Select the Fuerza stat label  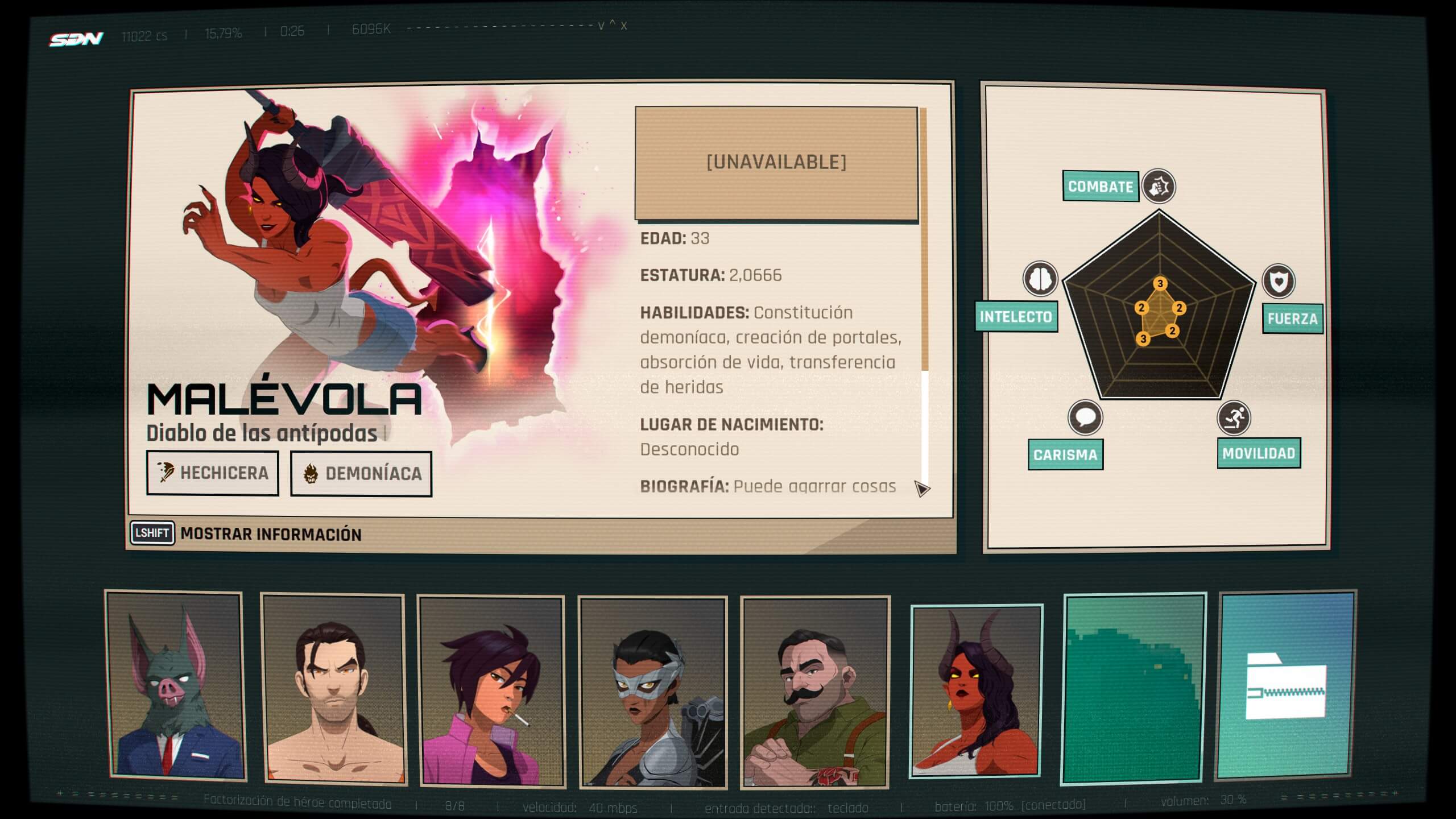tap(1292, 318)
